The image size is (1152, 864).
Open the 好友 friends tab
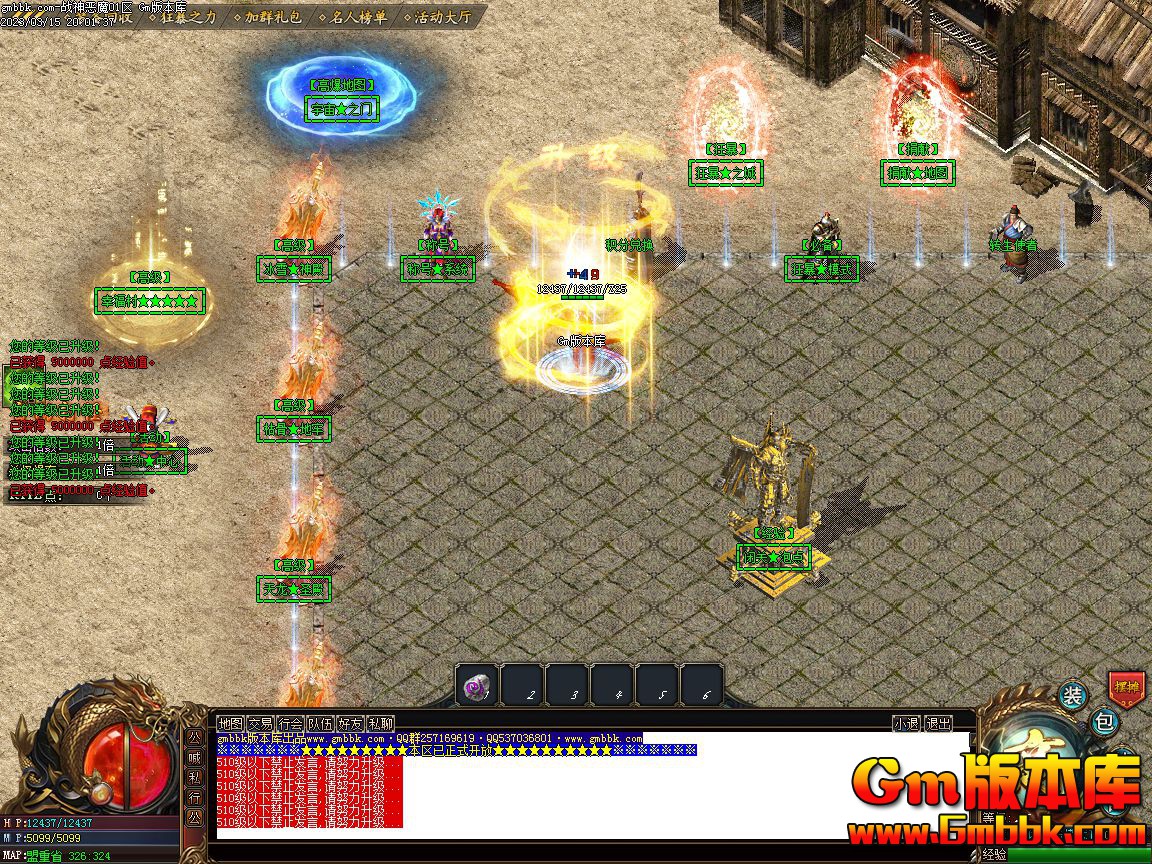coord(350,723)
